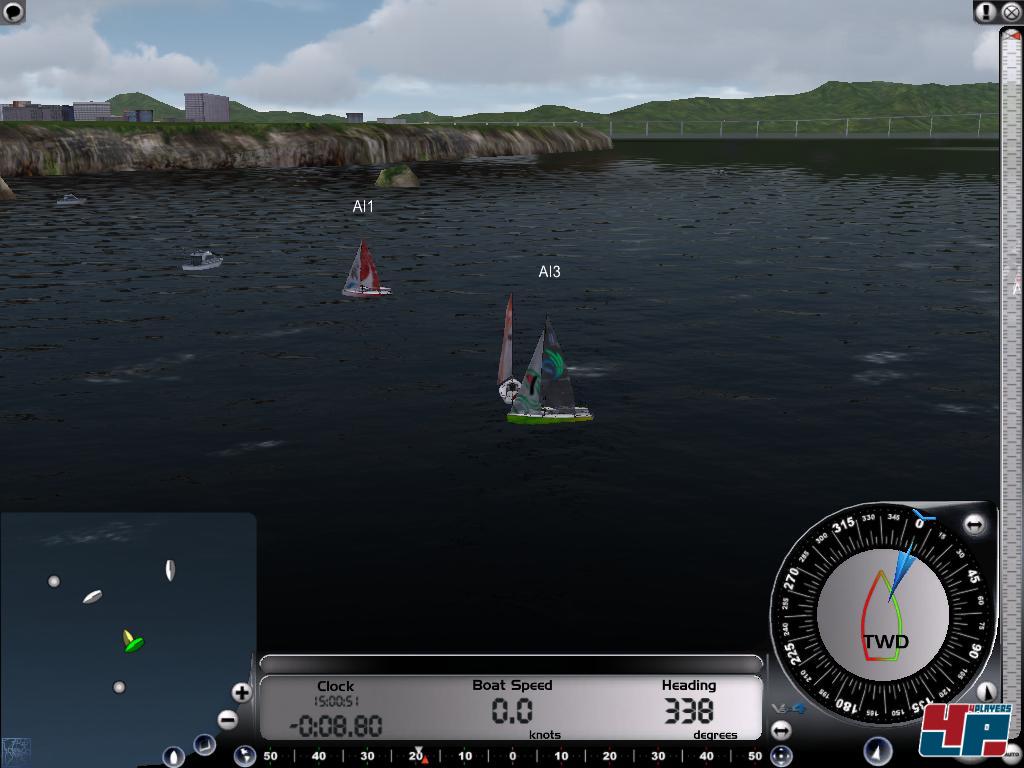Click the upper white boat on the minimap
Image resolution: width=1024 pixels, height=768 pixels.
point(170,570)
